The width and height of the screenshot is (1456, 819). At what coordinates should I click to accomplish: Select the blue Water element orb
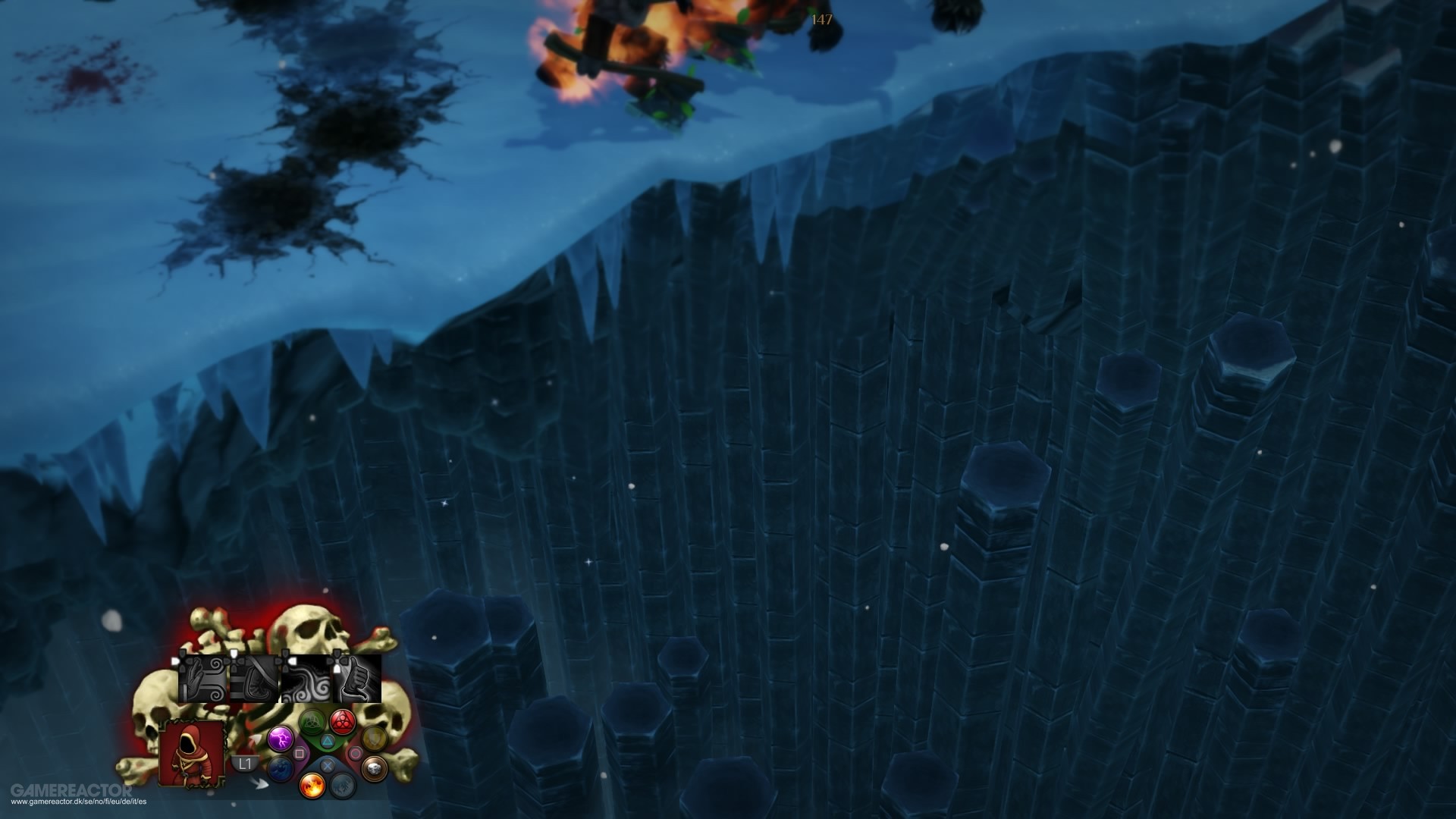(x=280, y=770)
